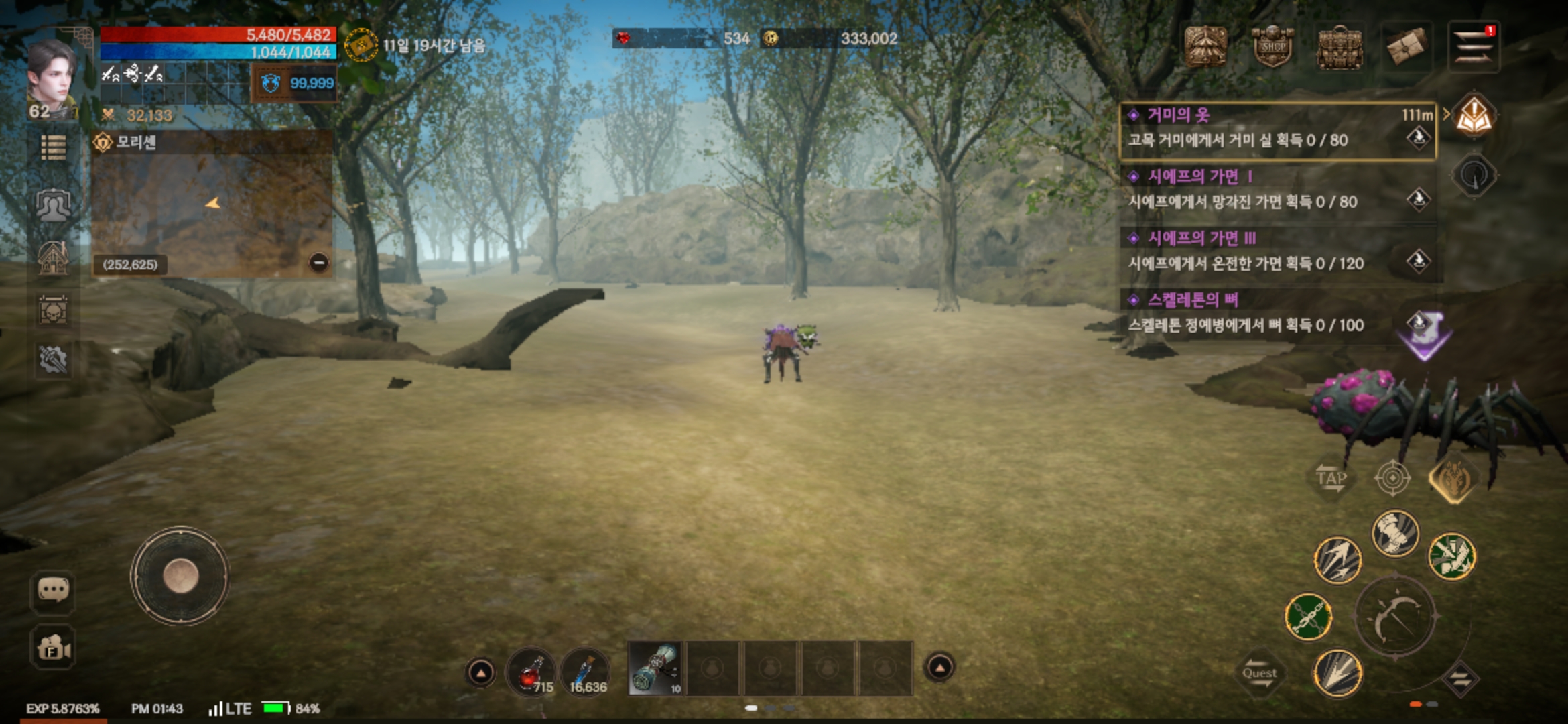1568x724 pixels.
Task: Use the red health potion slot
Action: (530, 671)
